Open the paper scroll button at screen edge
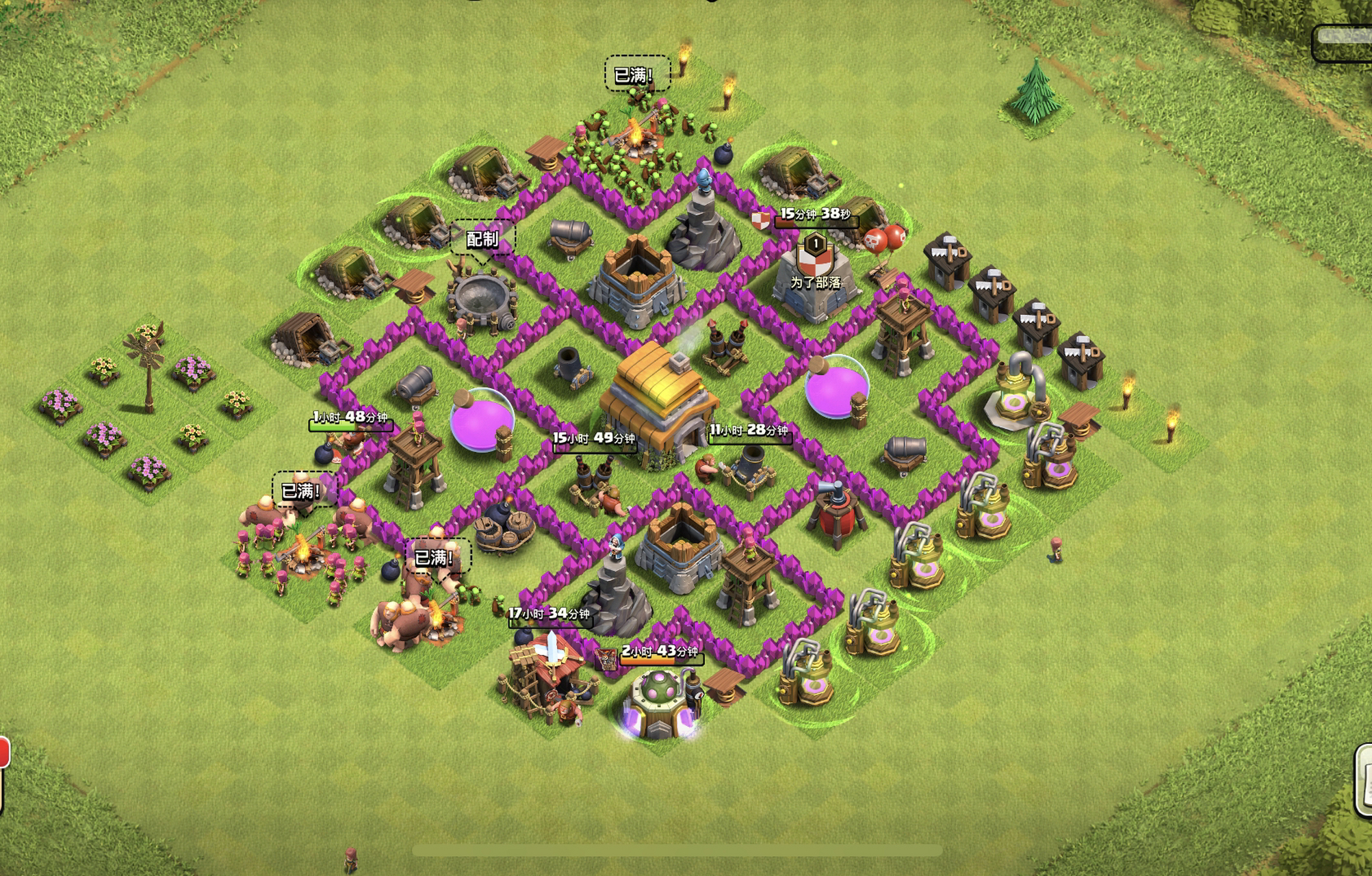 (1364, 780)
